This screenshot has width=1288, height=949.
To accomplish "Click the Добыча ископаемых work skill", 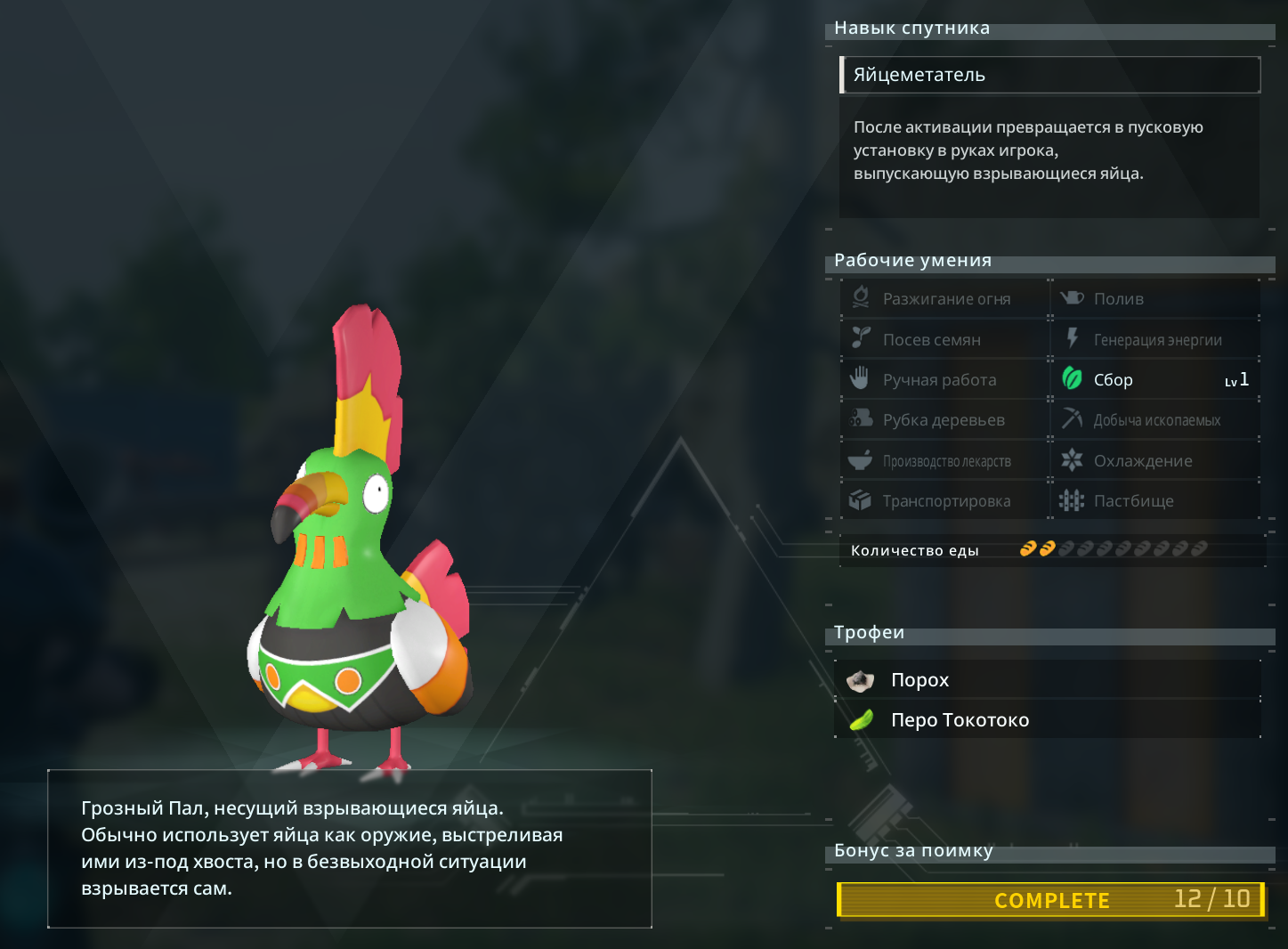I will [1154, 420].
